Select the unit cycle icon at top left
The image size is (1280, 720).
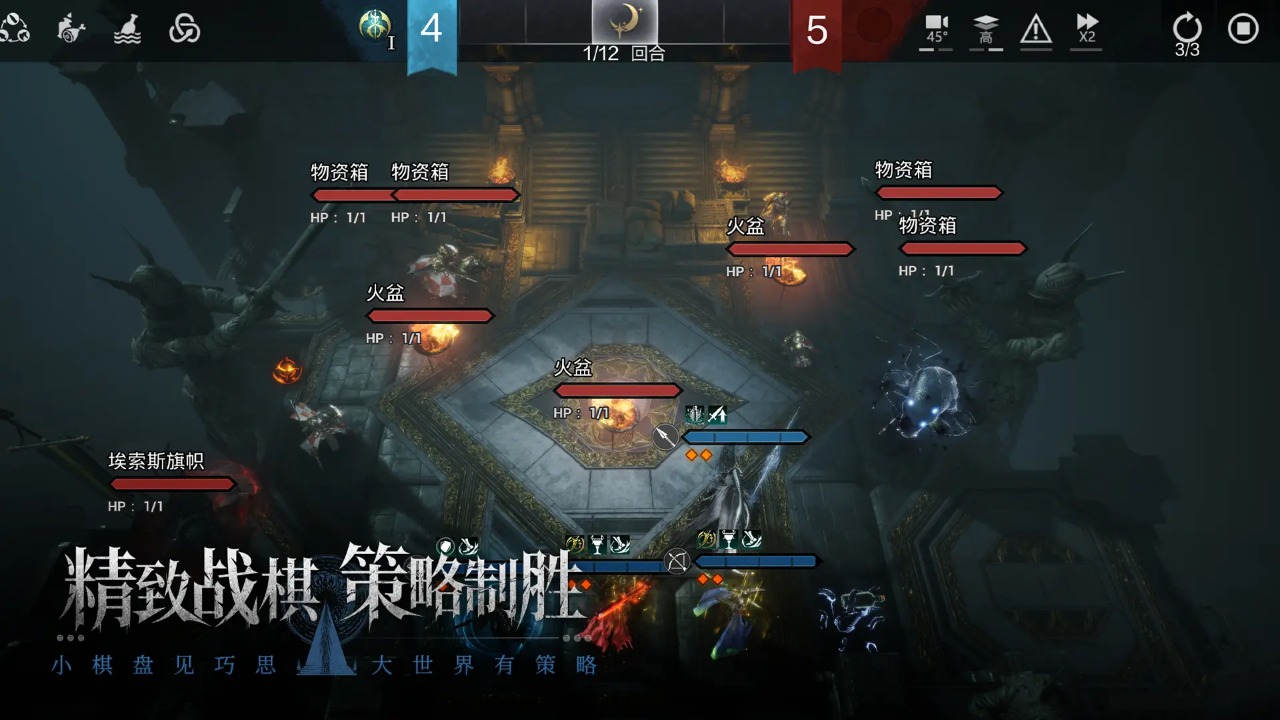point(14,27)
